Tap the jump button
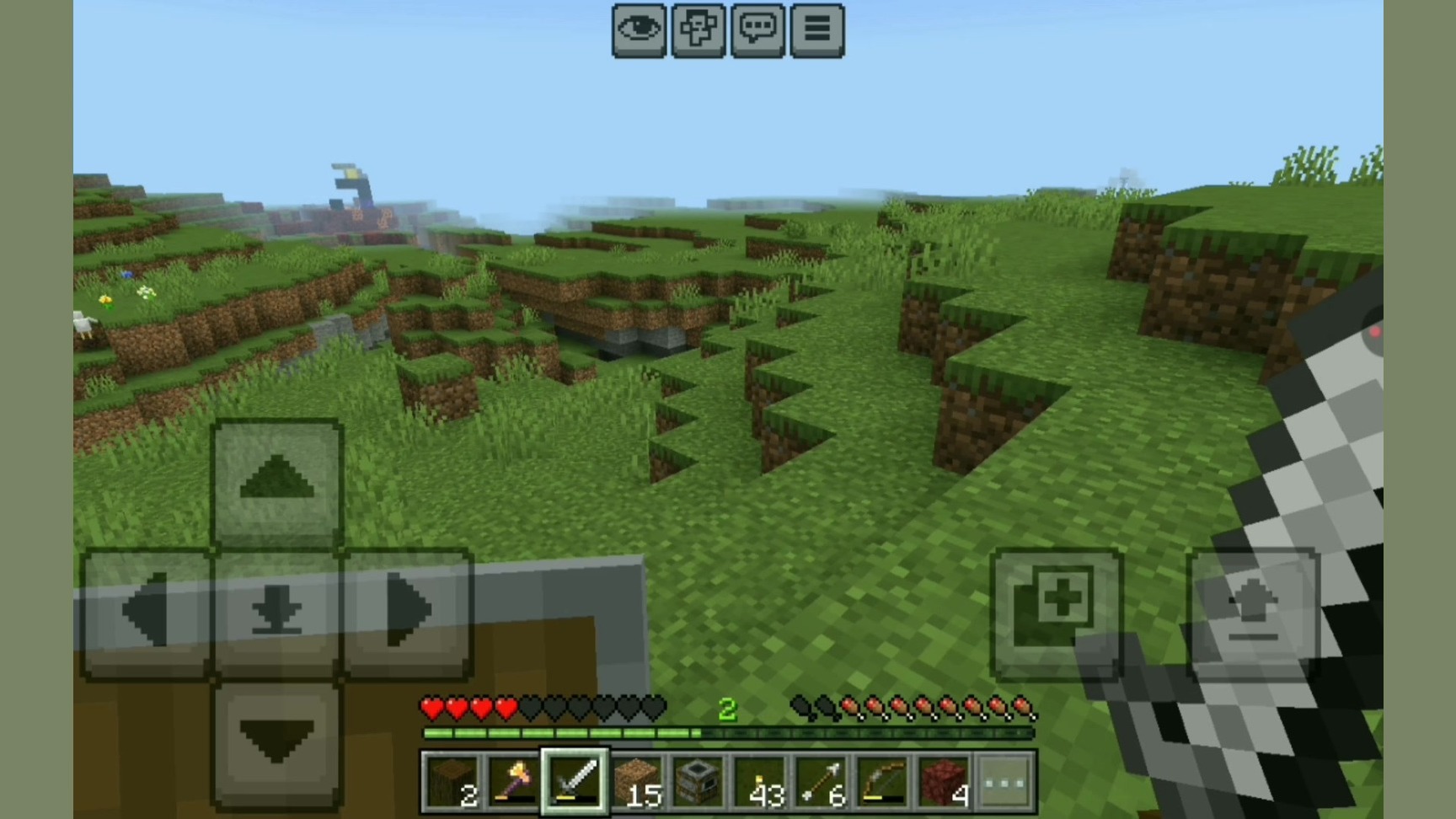This screenshot has height=819, width=1456. click(1253, 613)
